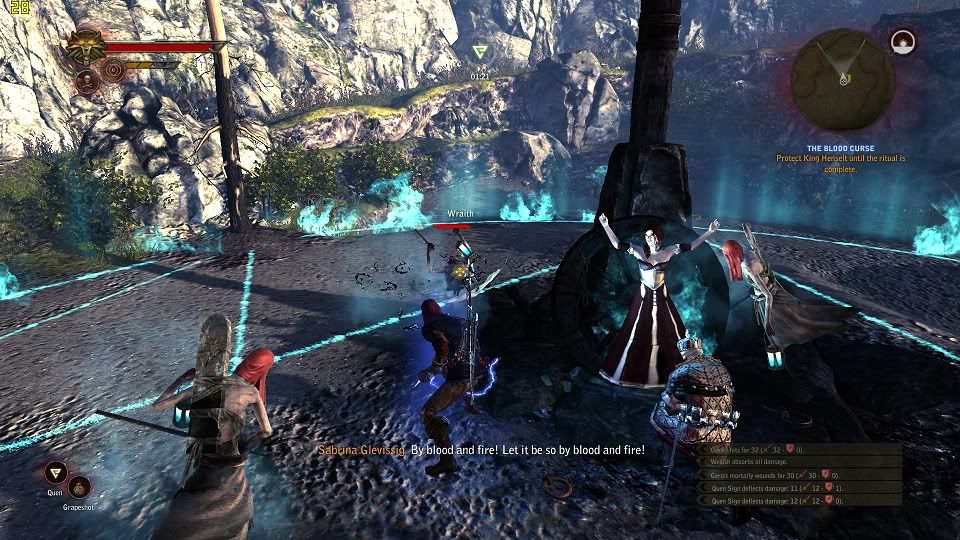The height and width of the screenshot is (540, 960).
Task: Open the circular minimap
Action: pos(843,78)
